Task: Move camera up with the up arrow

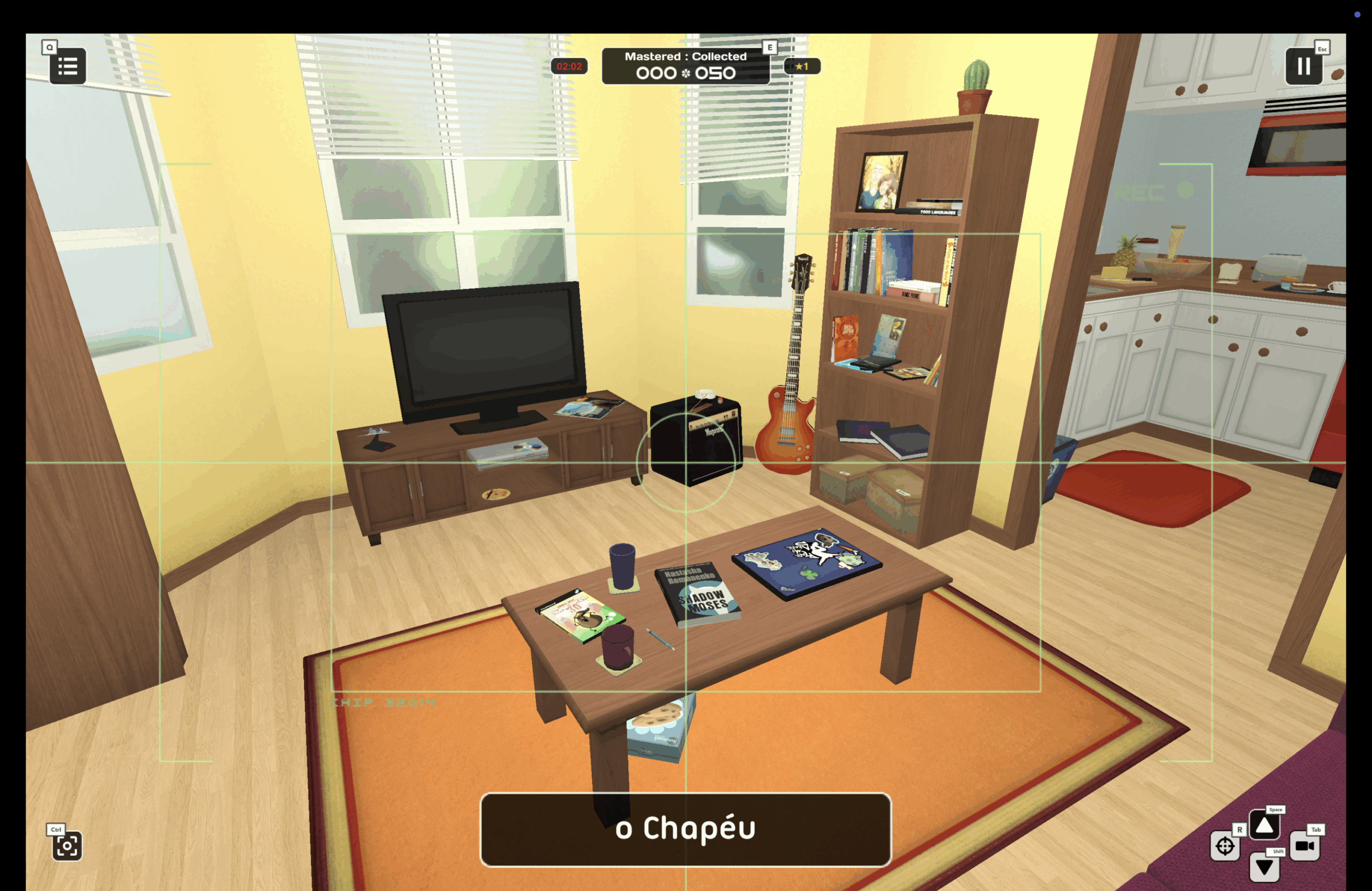Action: (1264, 825)
